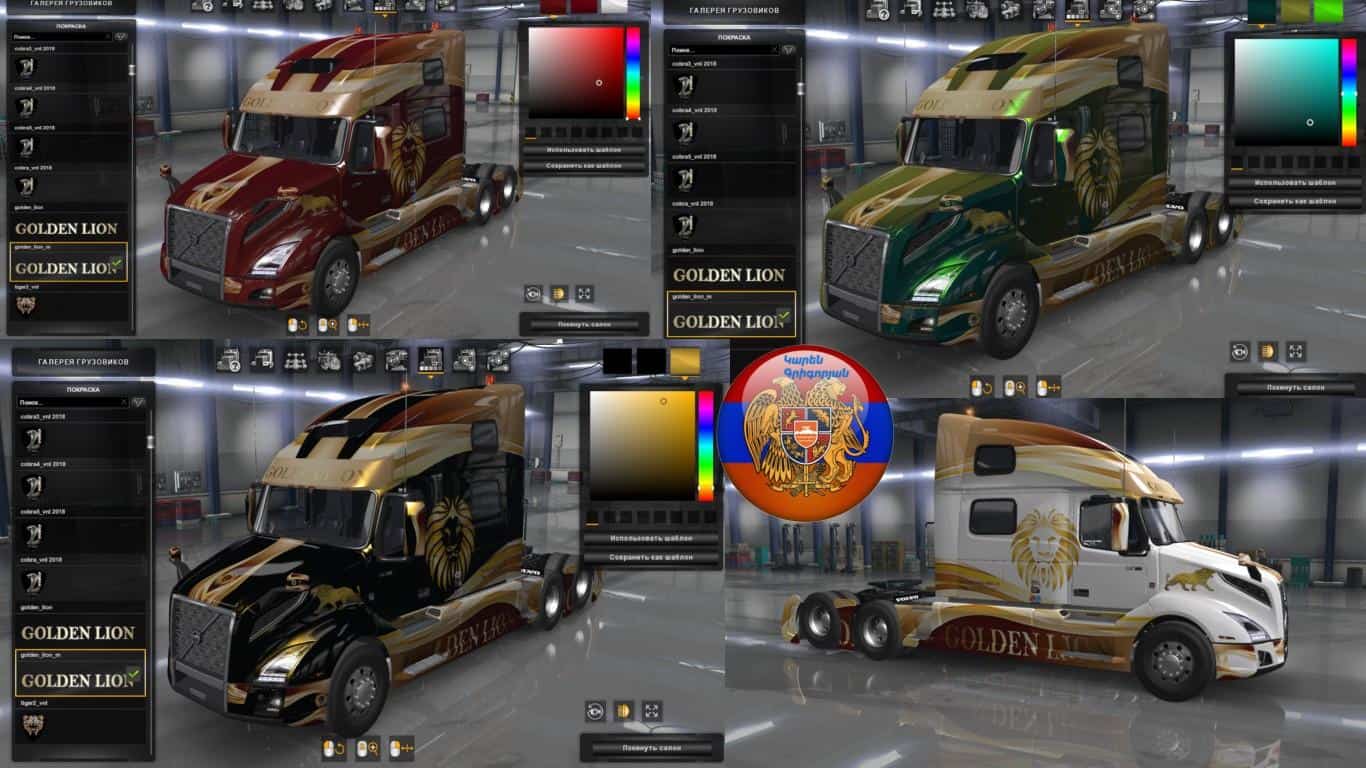
Task: Select the gold swatch beside two black swatches
Action: tap(685, 361)
